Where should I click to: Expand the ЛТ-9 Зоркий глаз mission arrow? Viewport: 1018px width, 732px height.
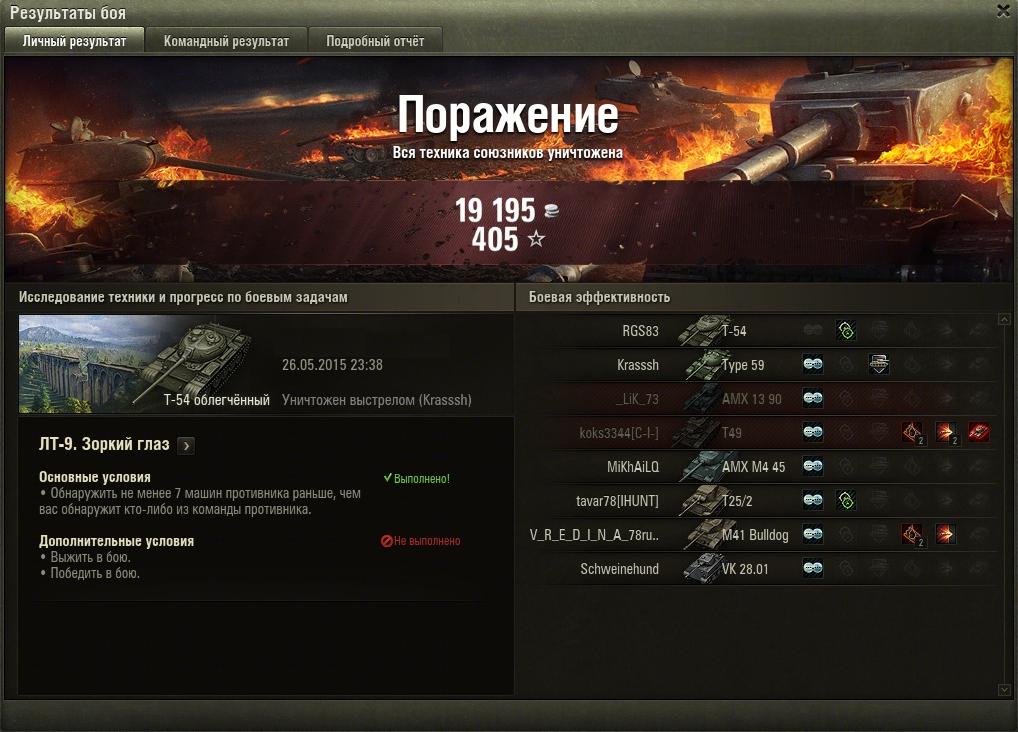click(187, 446)
